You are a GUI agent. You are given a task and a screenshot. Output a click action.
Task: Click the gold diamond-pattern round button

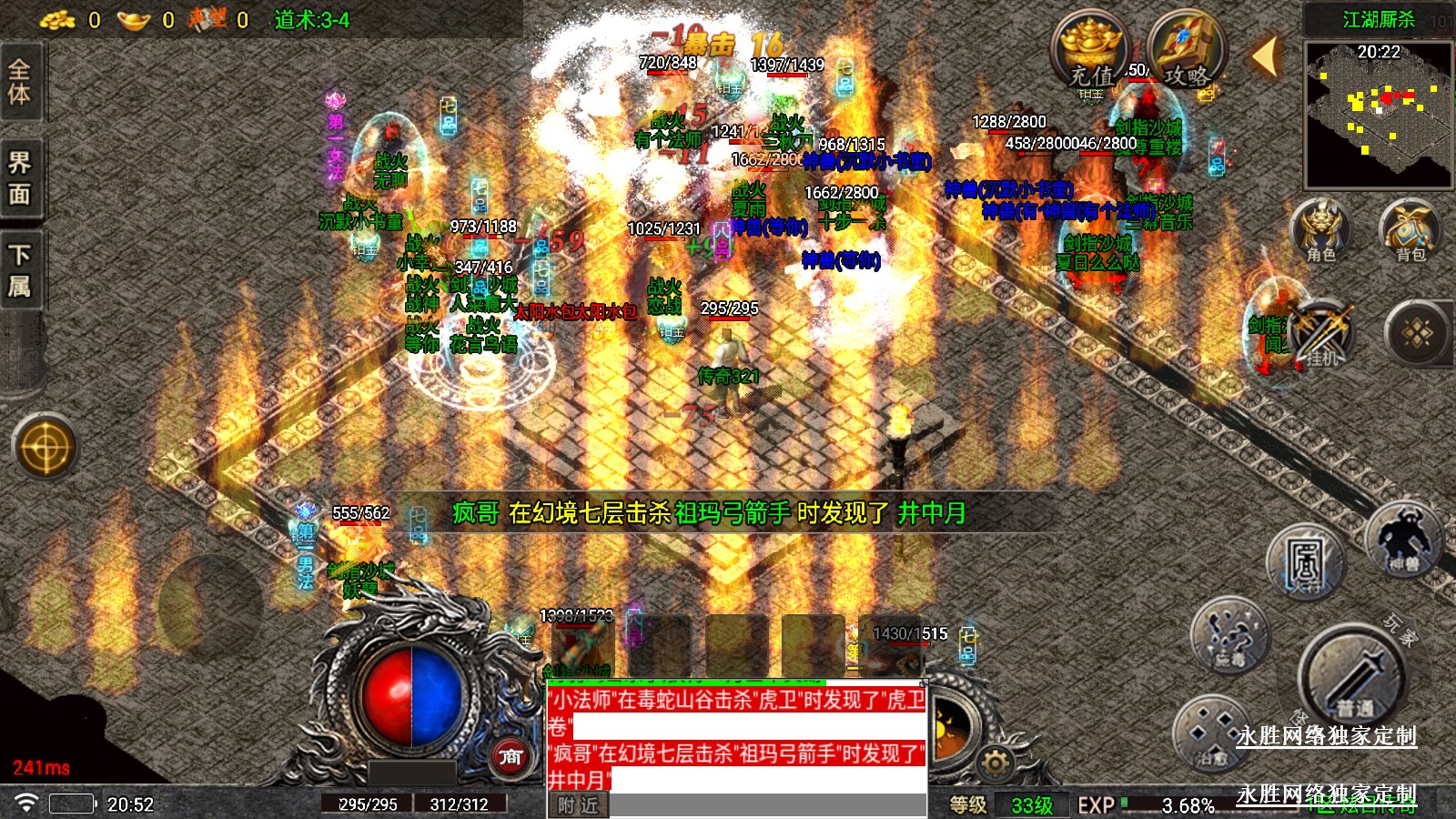click(x=1417, y=334)
